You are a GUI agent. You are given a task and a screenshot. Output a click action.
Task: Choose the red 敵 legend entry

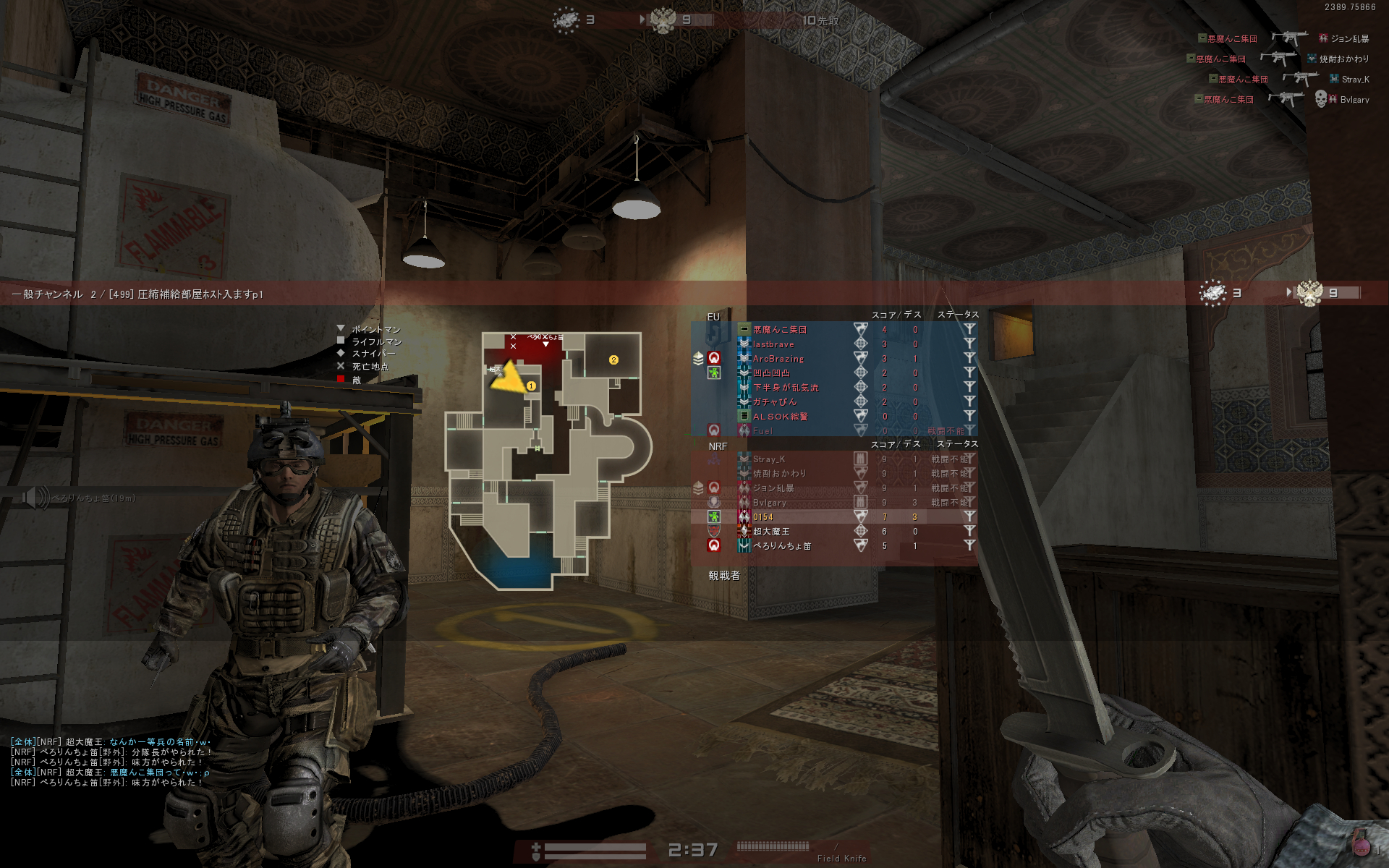click(356, 380)
